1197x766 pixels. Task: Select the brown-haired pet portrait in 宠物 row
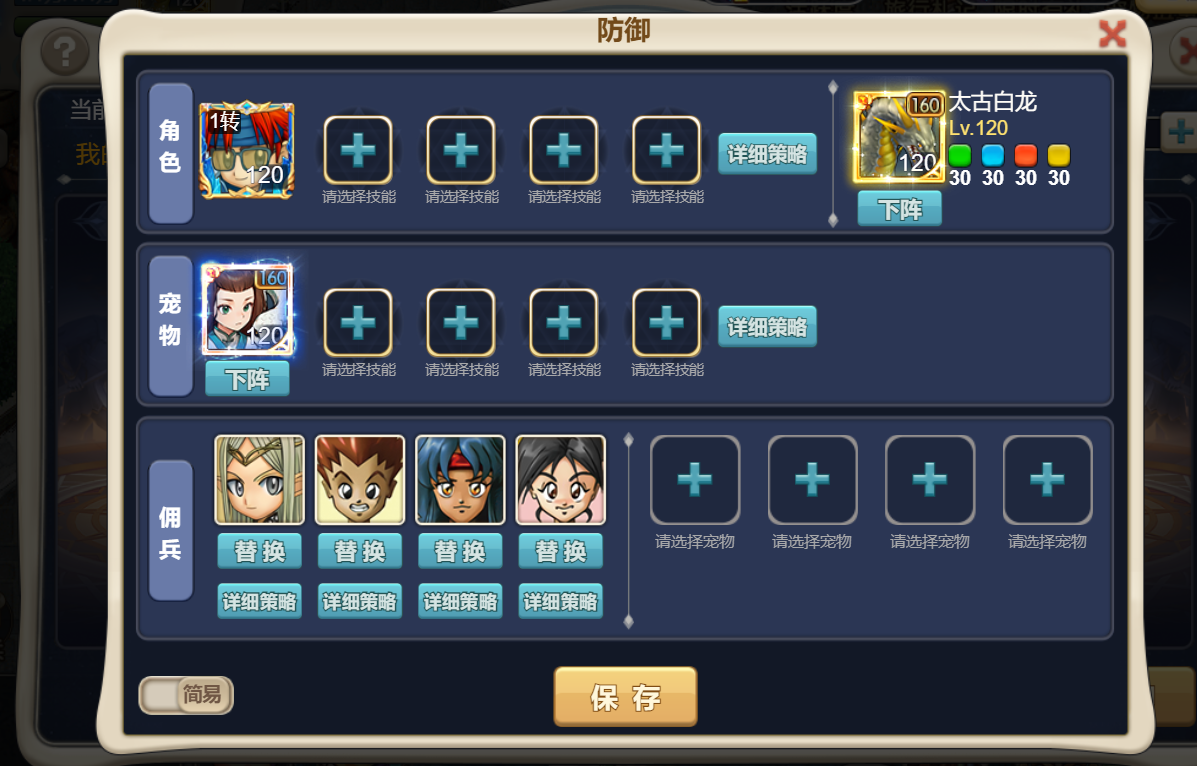click(x=247, y=310)
